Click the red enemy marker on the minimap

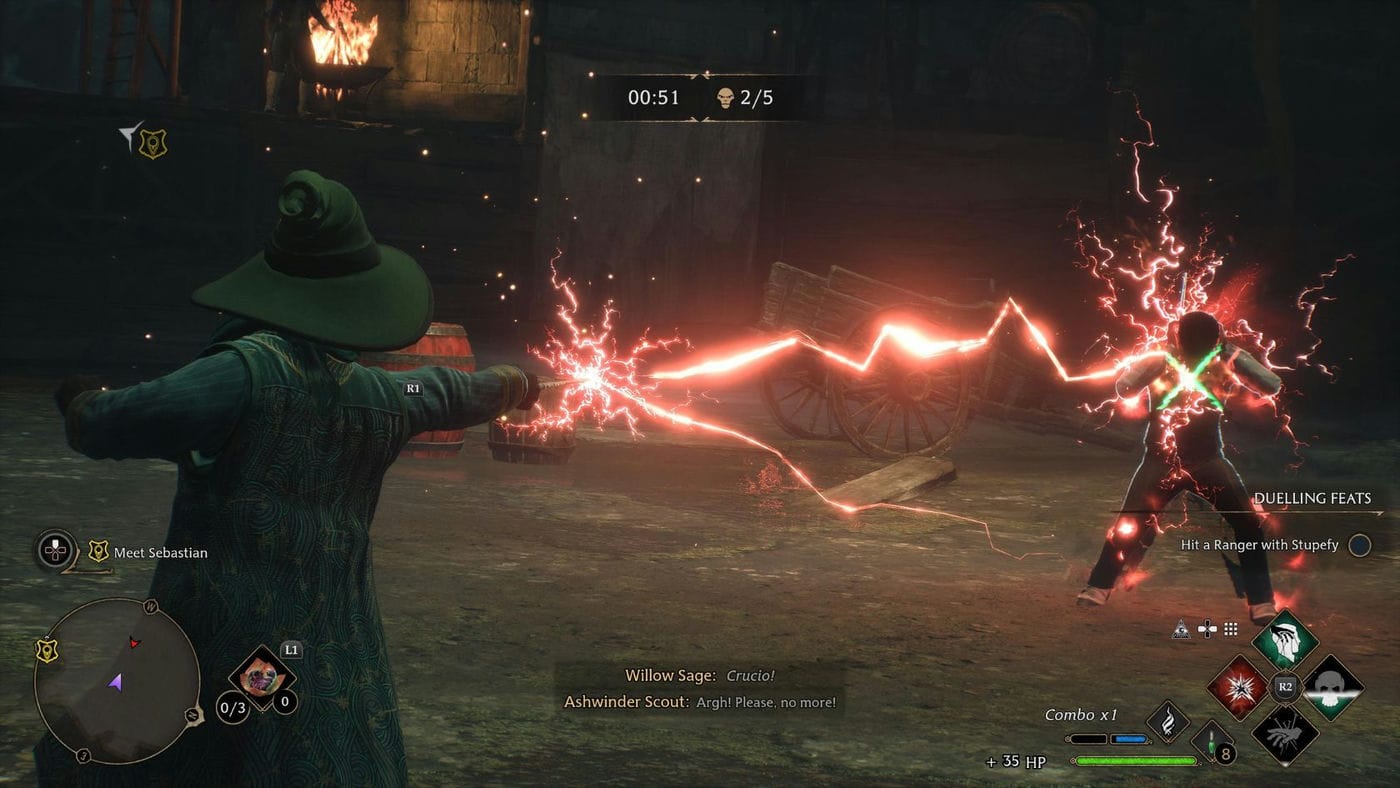134,642
